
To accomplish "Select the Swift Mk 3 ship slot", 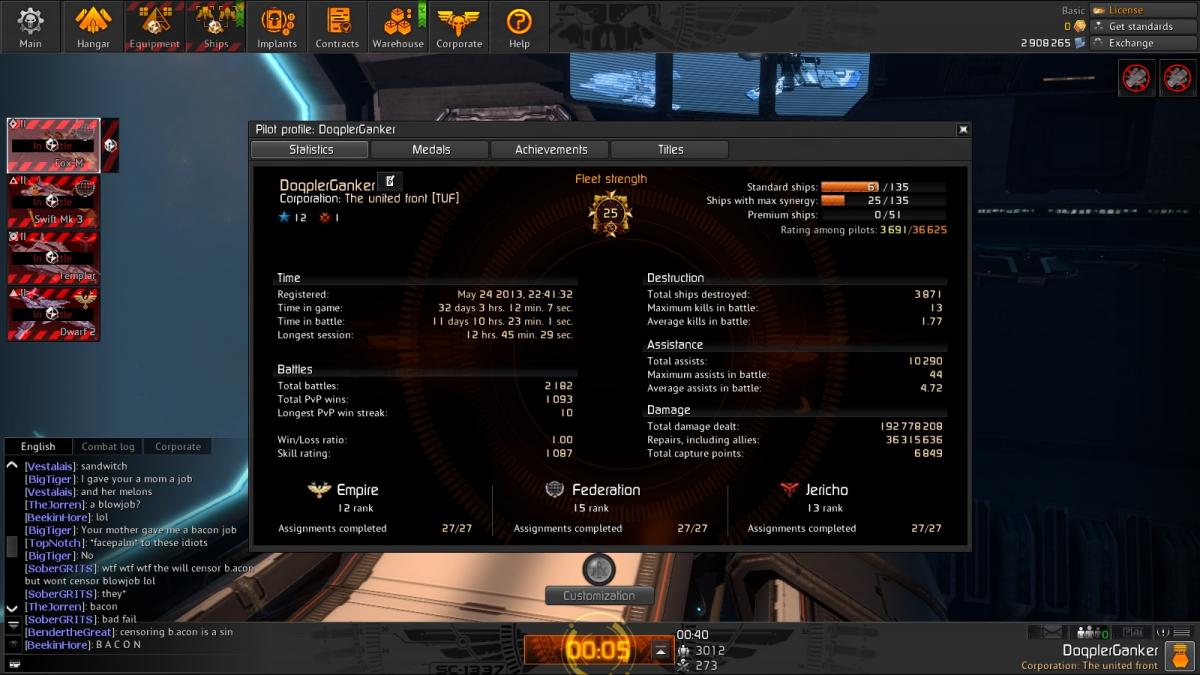I will click(x=54, y=202).
